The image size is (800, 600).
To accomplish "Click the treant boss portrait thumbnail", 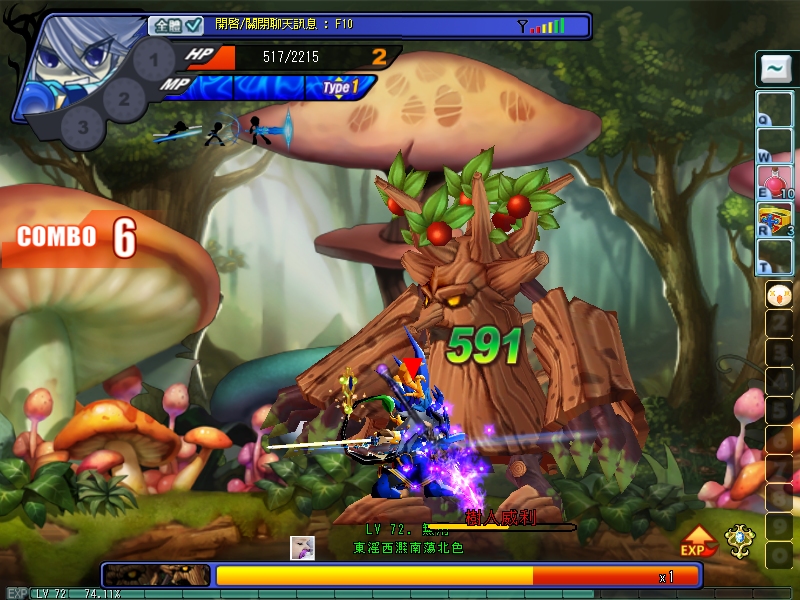I will tap(156, 576).
